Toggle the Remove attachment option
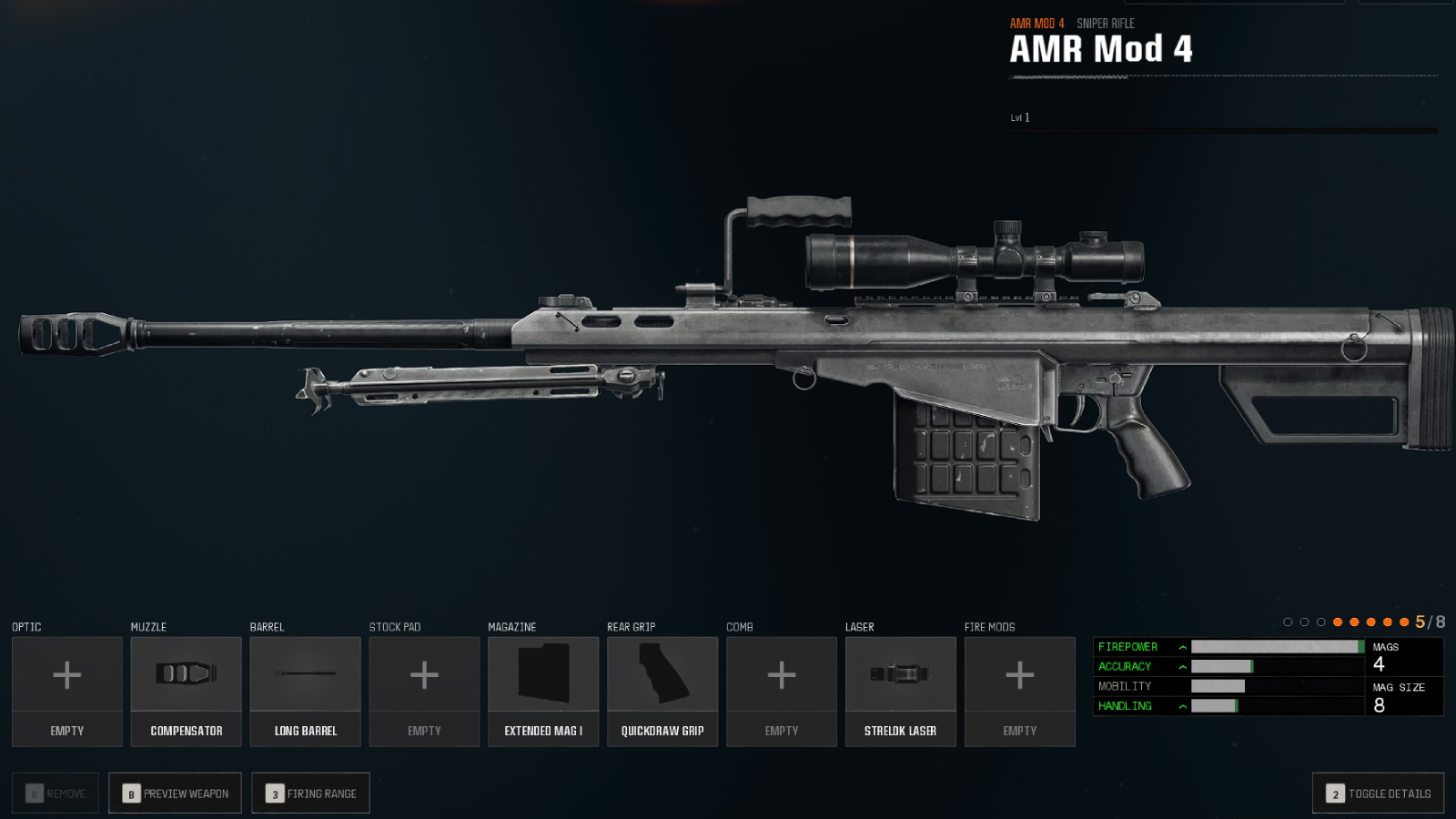Image resolution: width=1456 pixels, height=819 pixels. click(55, 793)
